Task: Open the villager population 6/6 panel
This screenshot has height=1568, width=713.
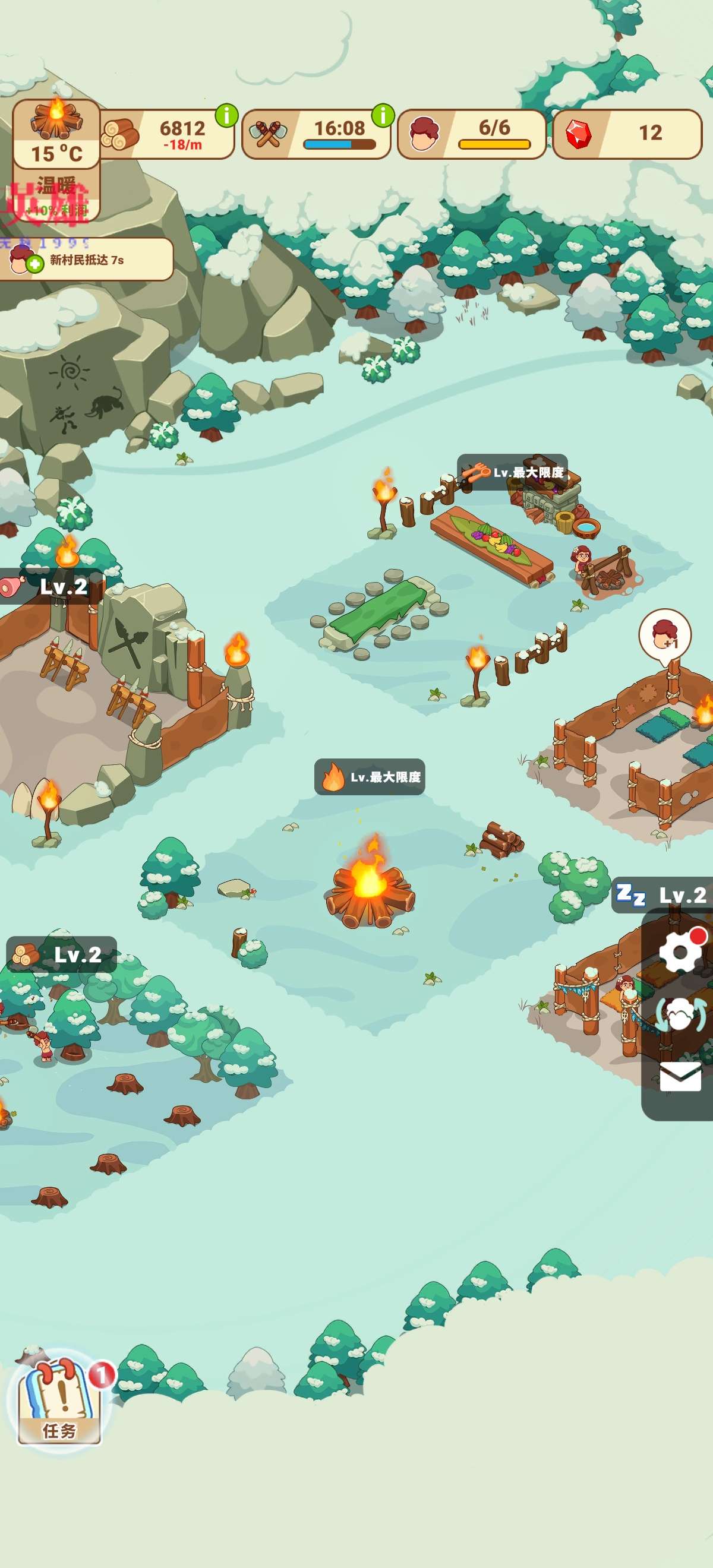Action: [472, 134]
